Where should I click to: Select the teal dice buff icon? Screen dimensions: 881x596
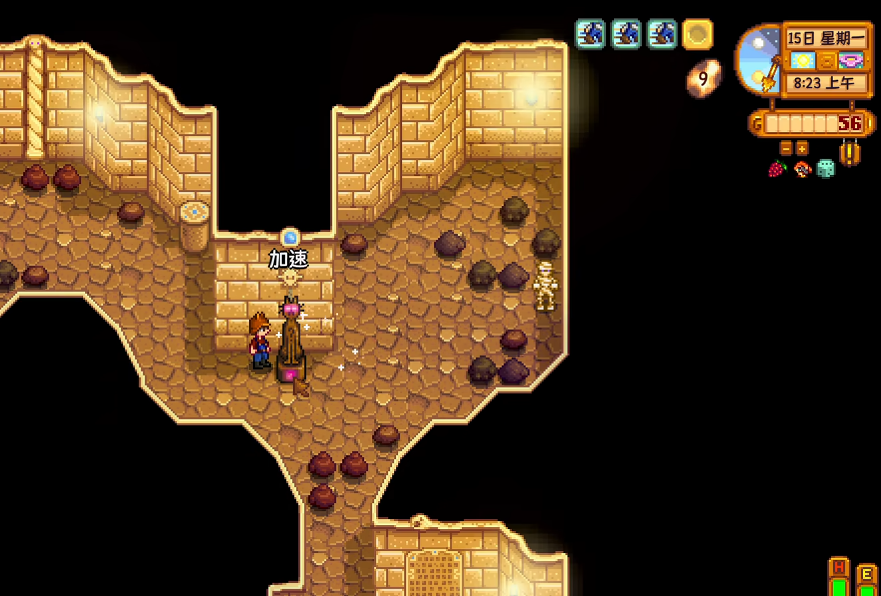(x=825, y=169)
